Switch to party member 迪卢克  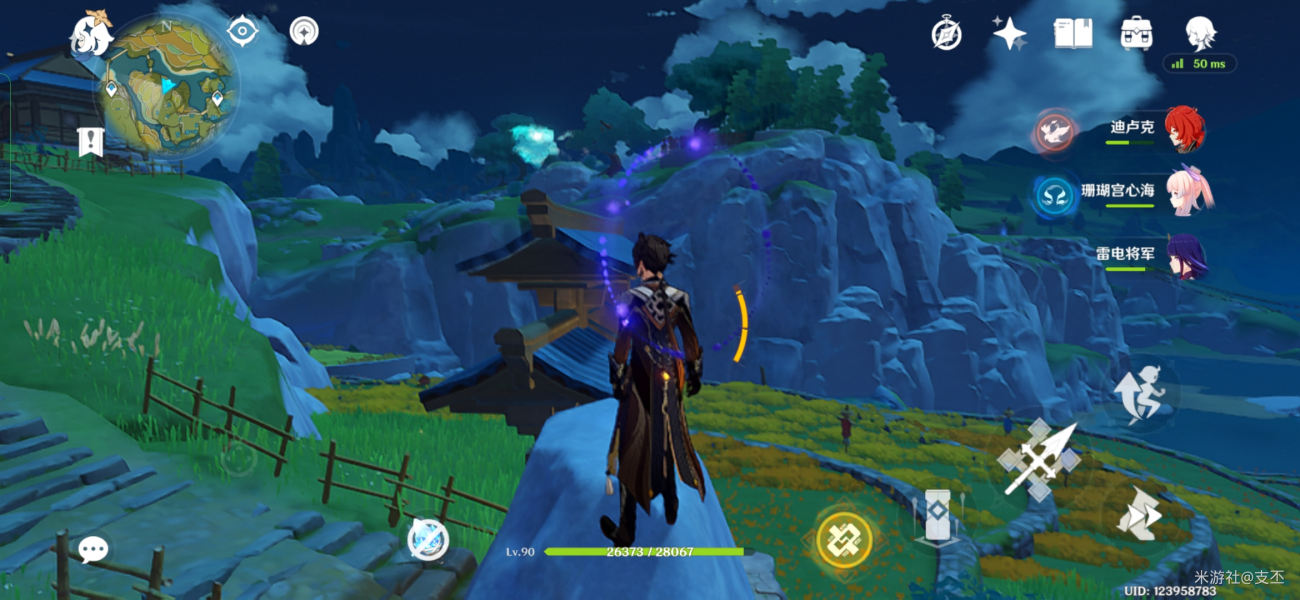(1184, 130)
